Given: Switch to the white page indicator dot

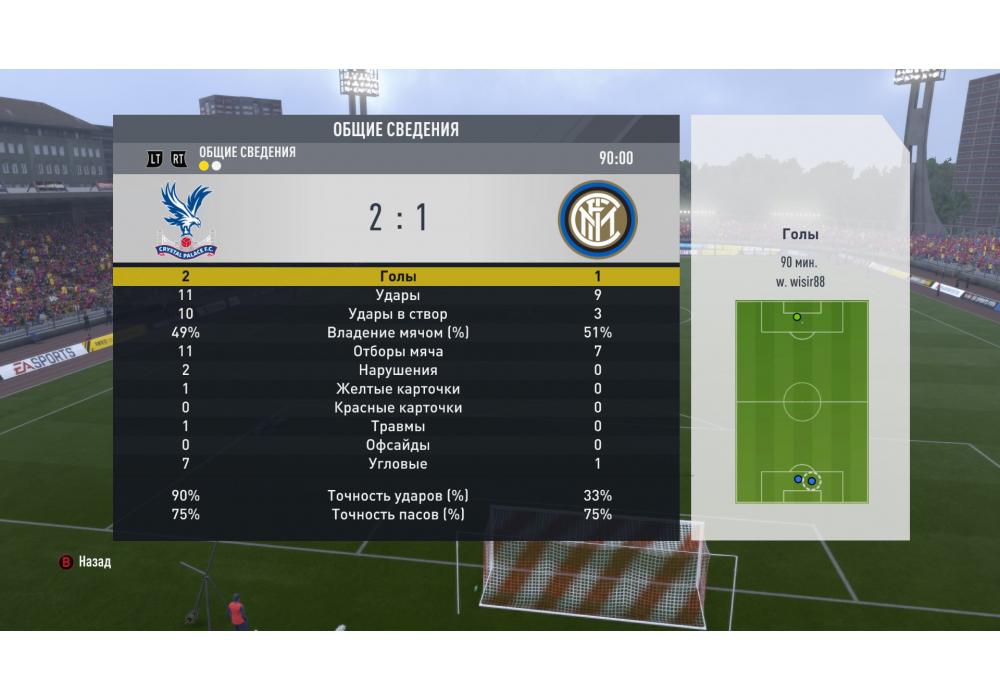Looking at the screenshot, I should [216, 166].
